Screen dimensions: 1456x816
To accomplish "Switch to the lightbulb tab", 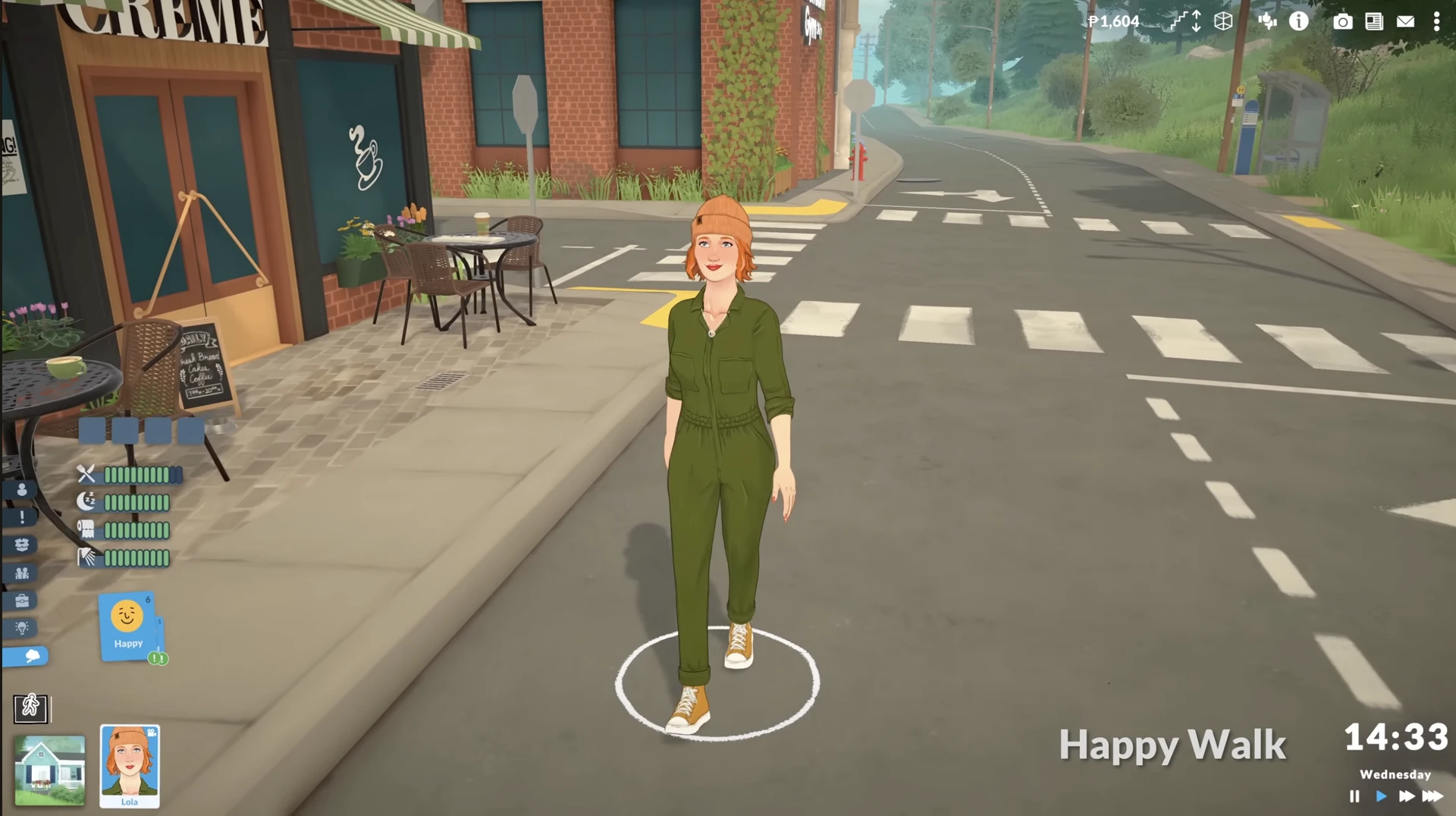I will click(22, 628).
